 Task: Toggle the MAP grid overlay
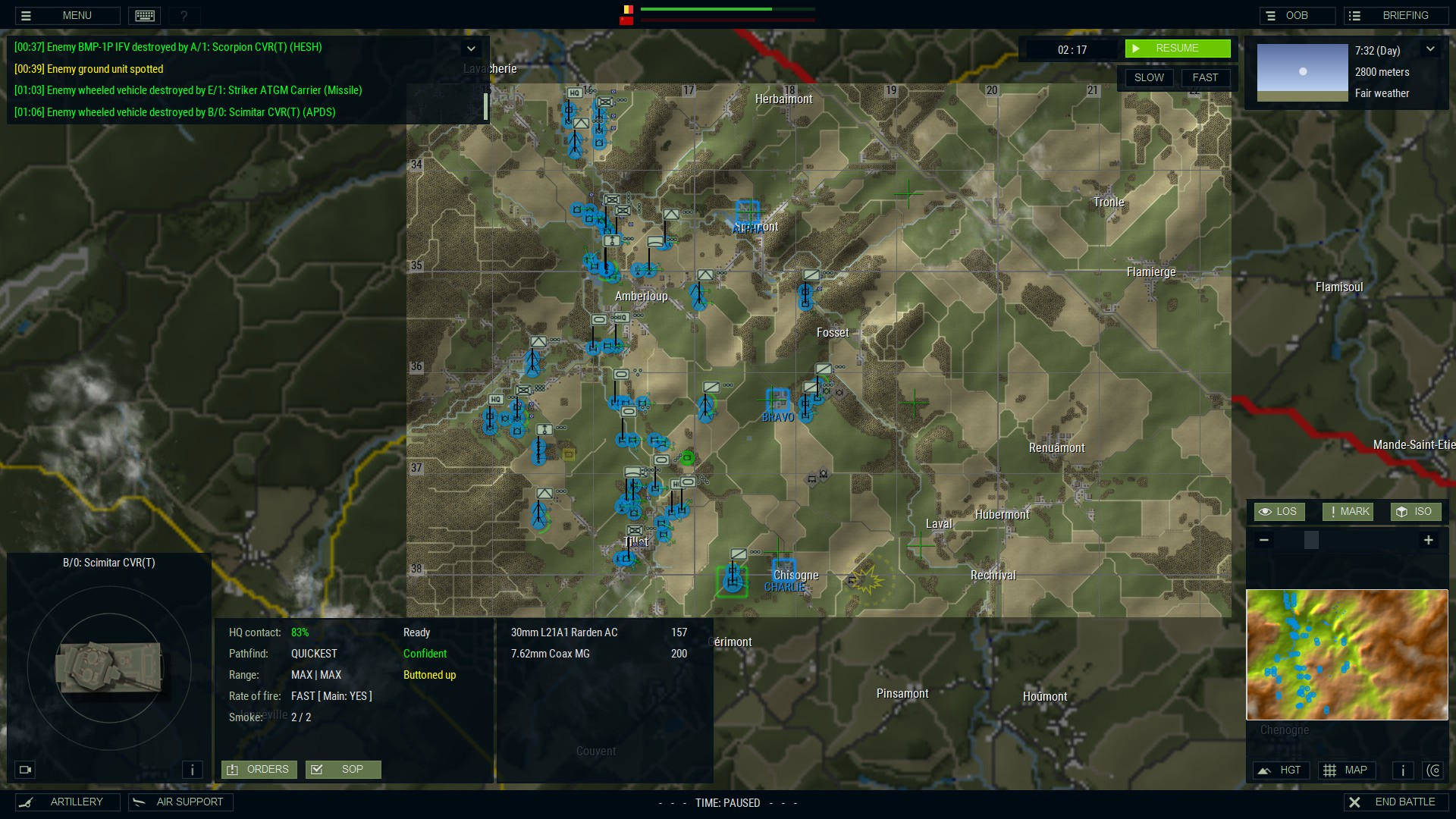click(1347, 770)
